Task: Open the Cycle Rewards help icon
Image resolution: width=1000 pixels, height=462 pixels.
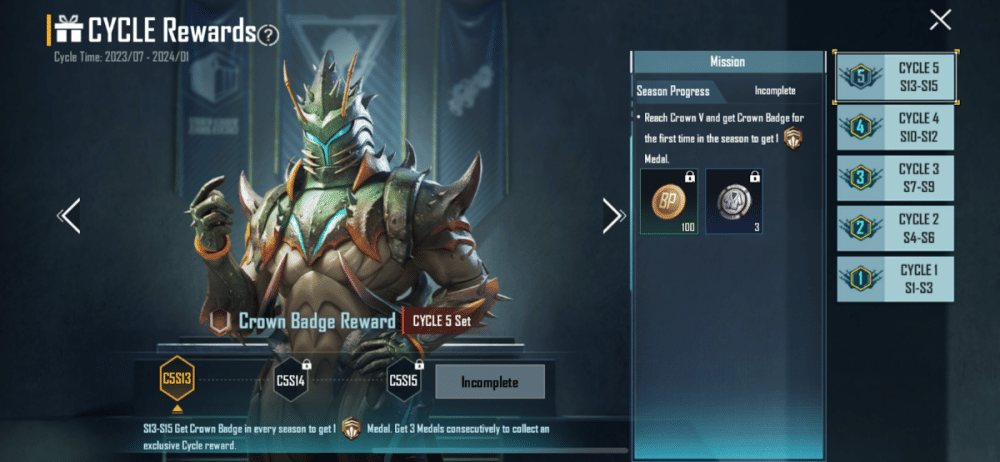Action: pyautogui.click(x=268, y=35)
